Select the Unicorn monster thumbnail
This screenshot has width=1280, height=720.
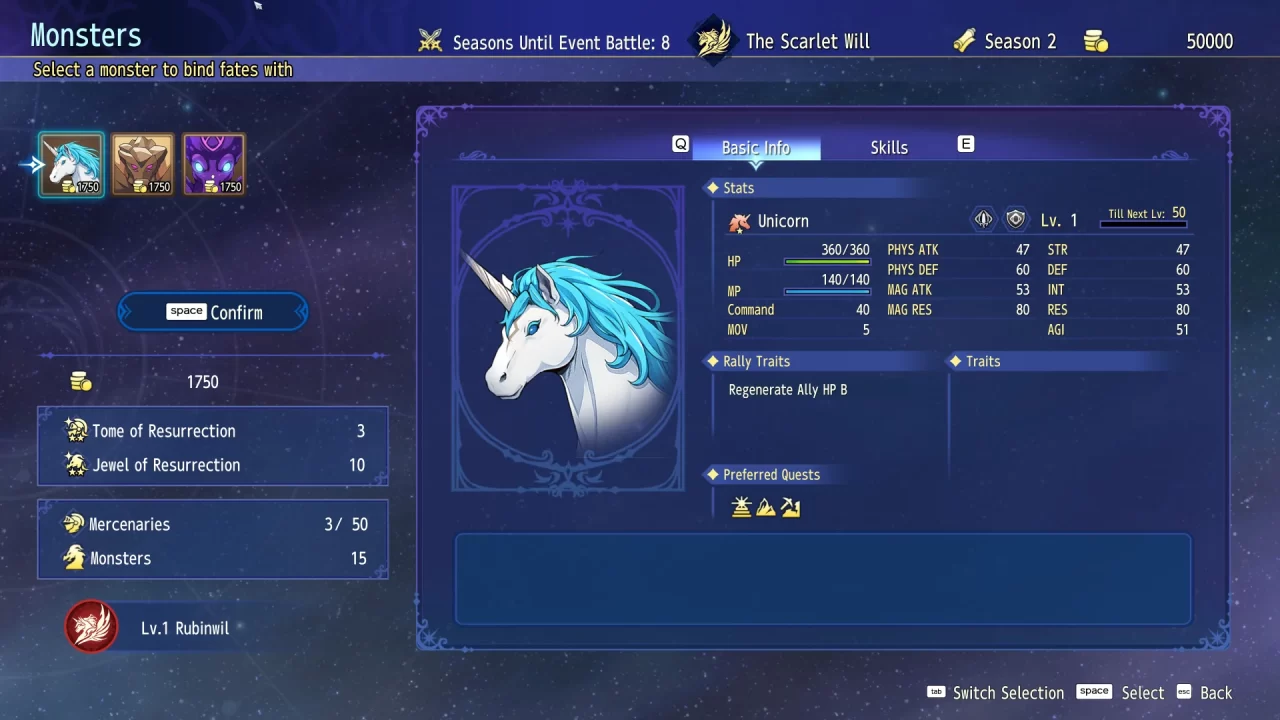coord(70,163)
